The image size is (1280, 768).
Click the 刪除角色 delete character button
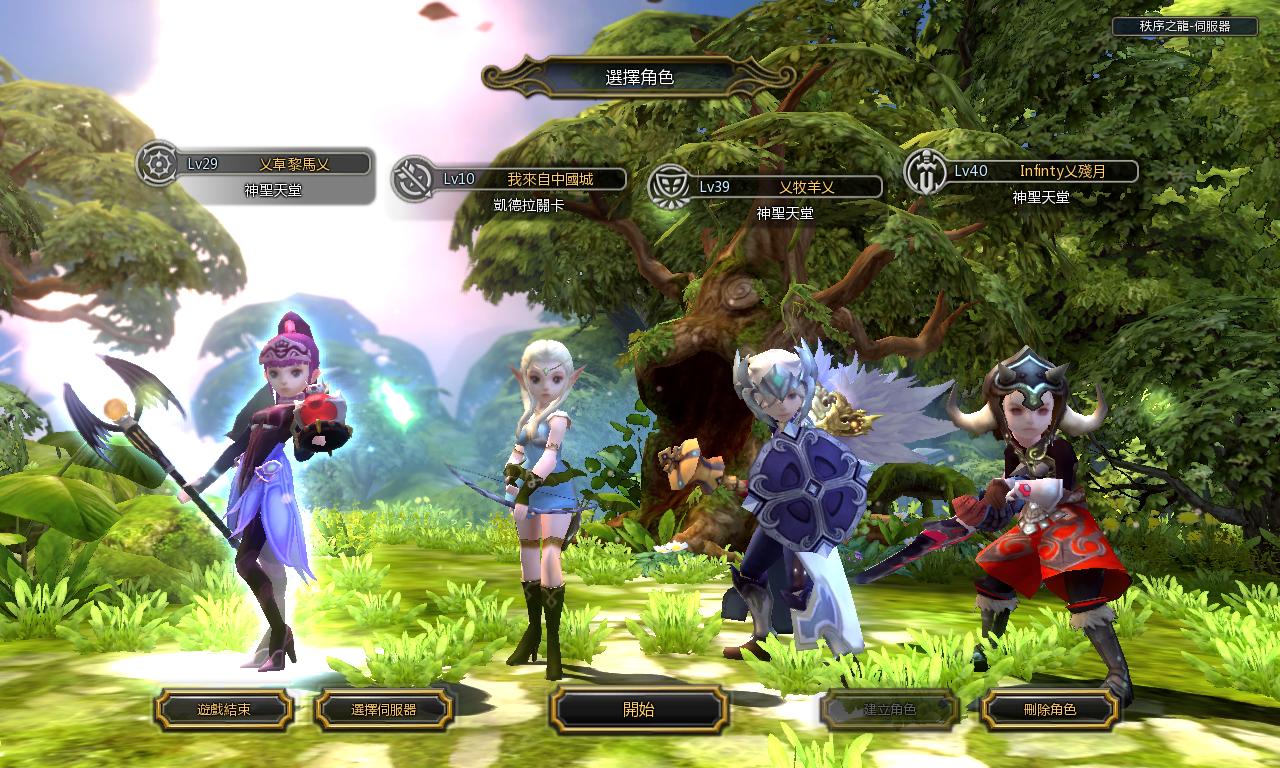tap(1049, 710)
